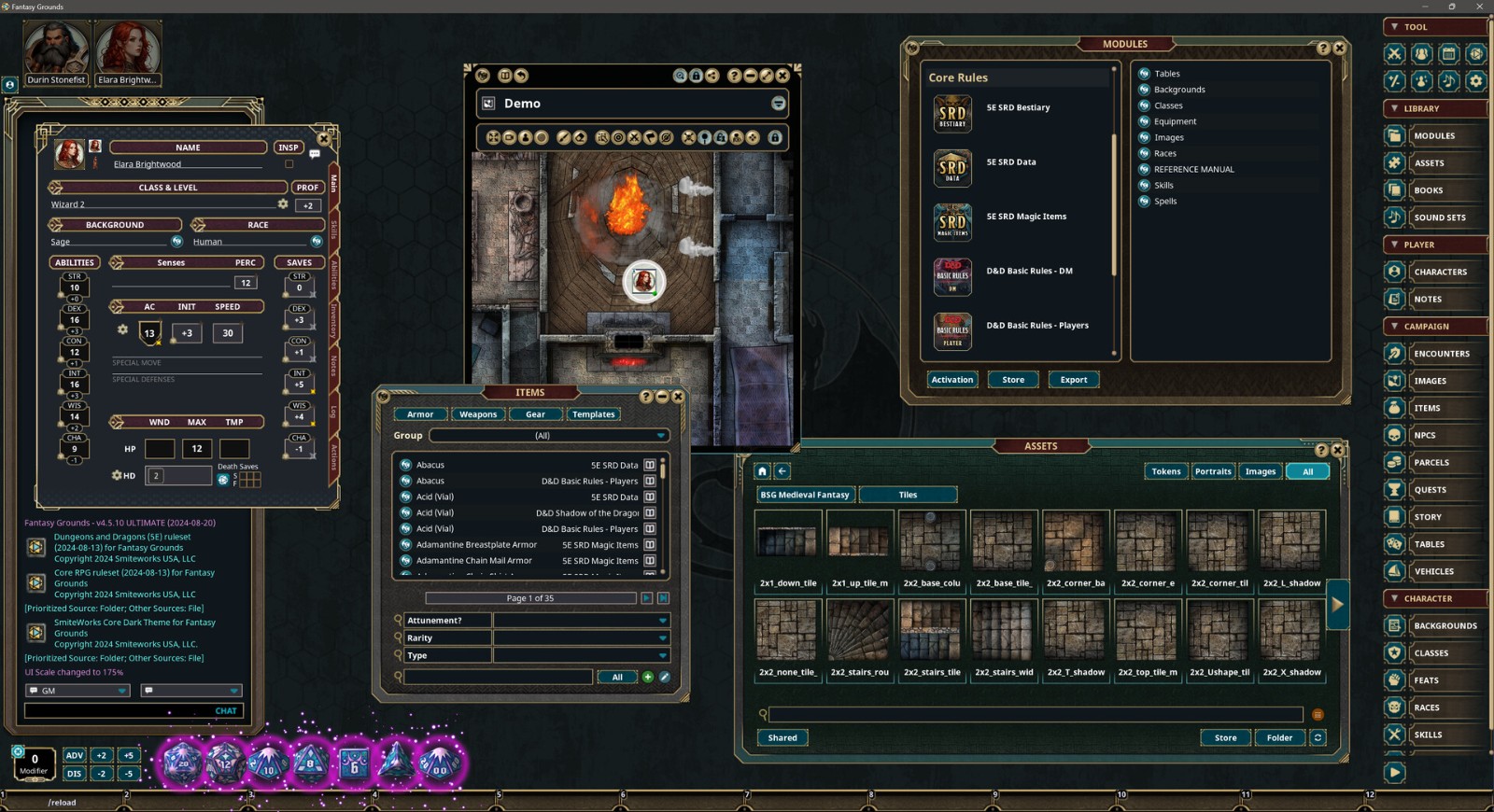Viewport: 1494px width, 812px height.
Task: Select the eraser tool on the Demo map toolbar
Action: pyautogui.click(x=580, y=137)
